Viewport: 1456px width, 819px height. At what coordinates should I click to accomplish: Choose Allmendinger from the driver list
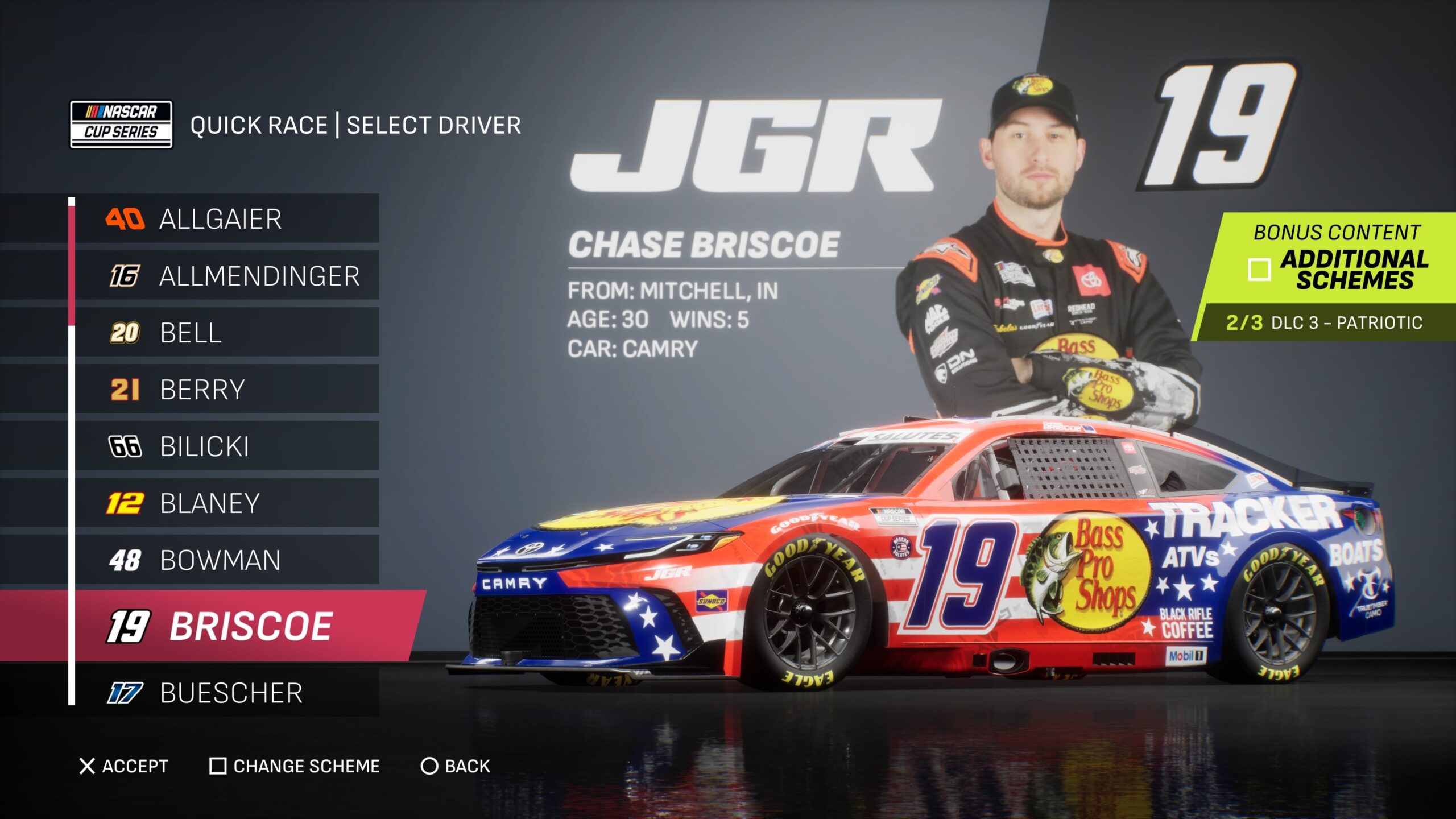pos(226,276)
